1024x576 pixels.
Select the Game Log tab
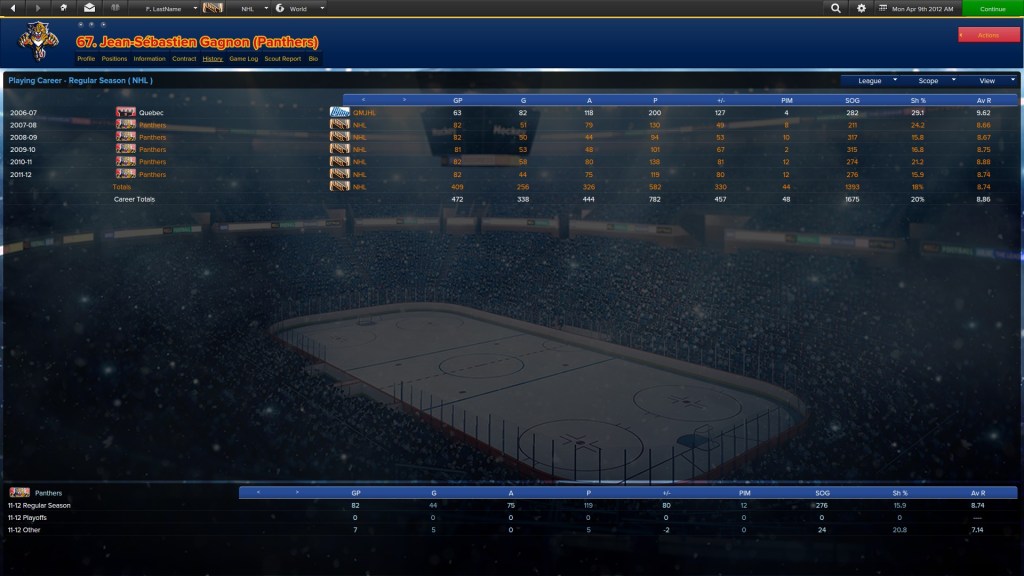pyautogui.click(x=243, y=59)
